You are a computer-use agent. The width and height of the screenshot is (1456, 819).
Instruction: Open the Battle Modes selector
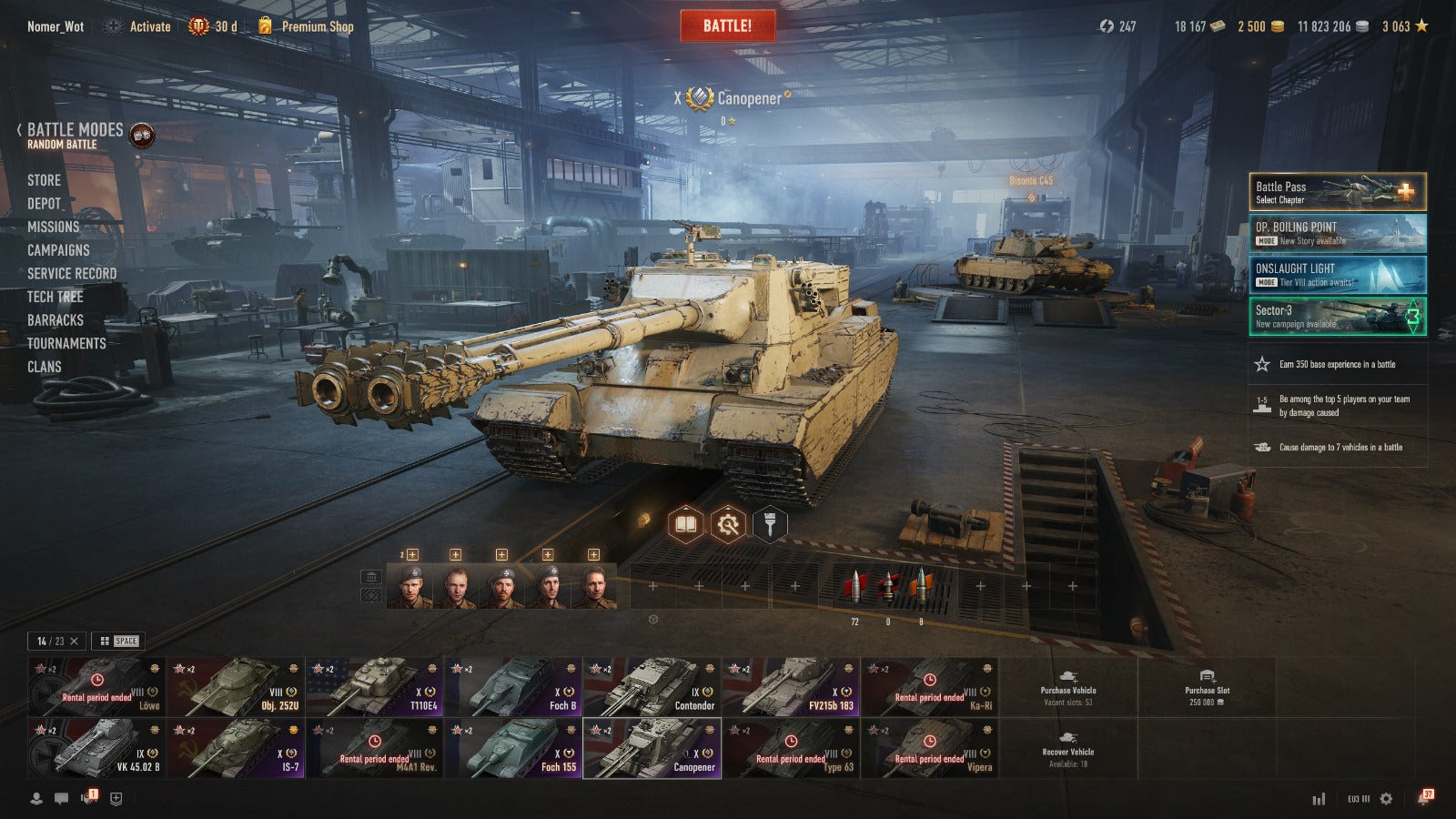tap(75, 130)
